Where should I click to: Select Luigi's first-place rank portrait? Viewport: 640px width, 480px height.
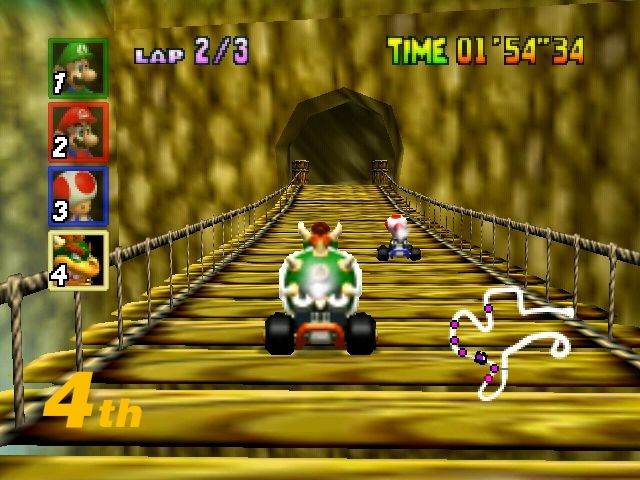[x=77, y=68]
